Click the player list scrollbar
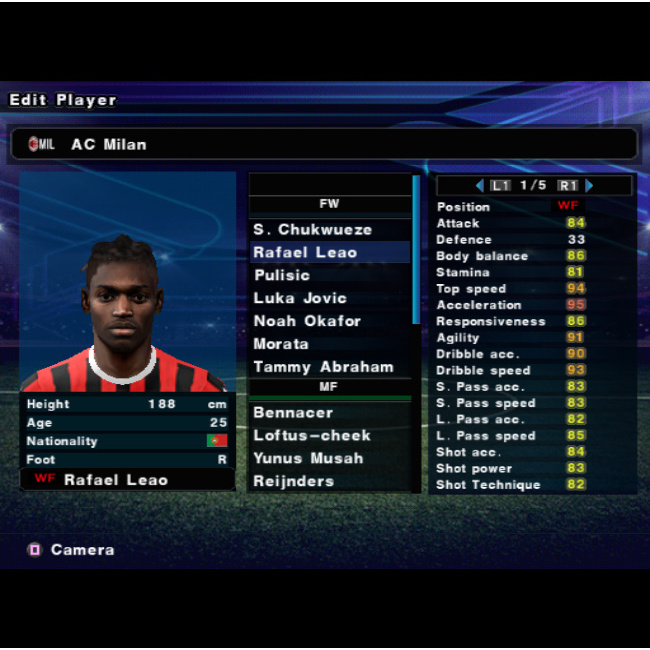The width and height of the screenshot is (650, 650). tap(416, 250)
